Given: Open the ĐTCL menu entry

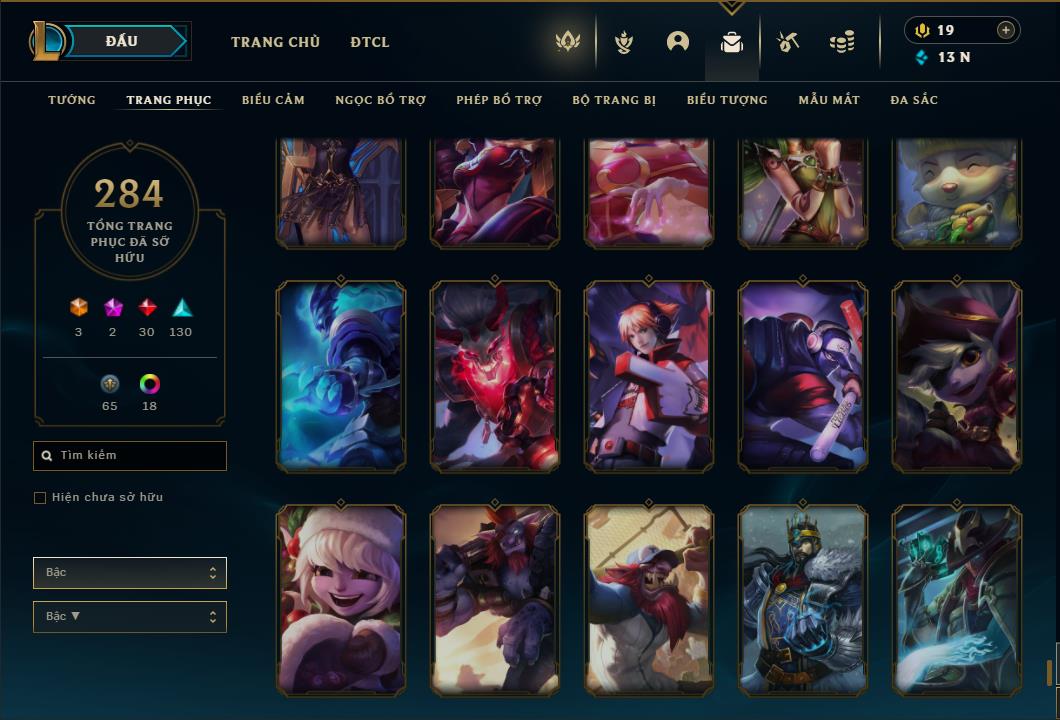Looking at the screenshot, I should click(x=370, y=42).
